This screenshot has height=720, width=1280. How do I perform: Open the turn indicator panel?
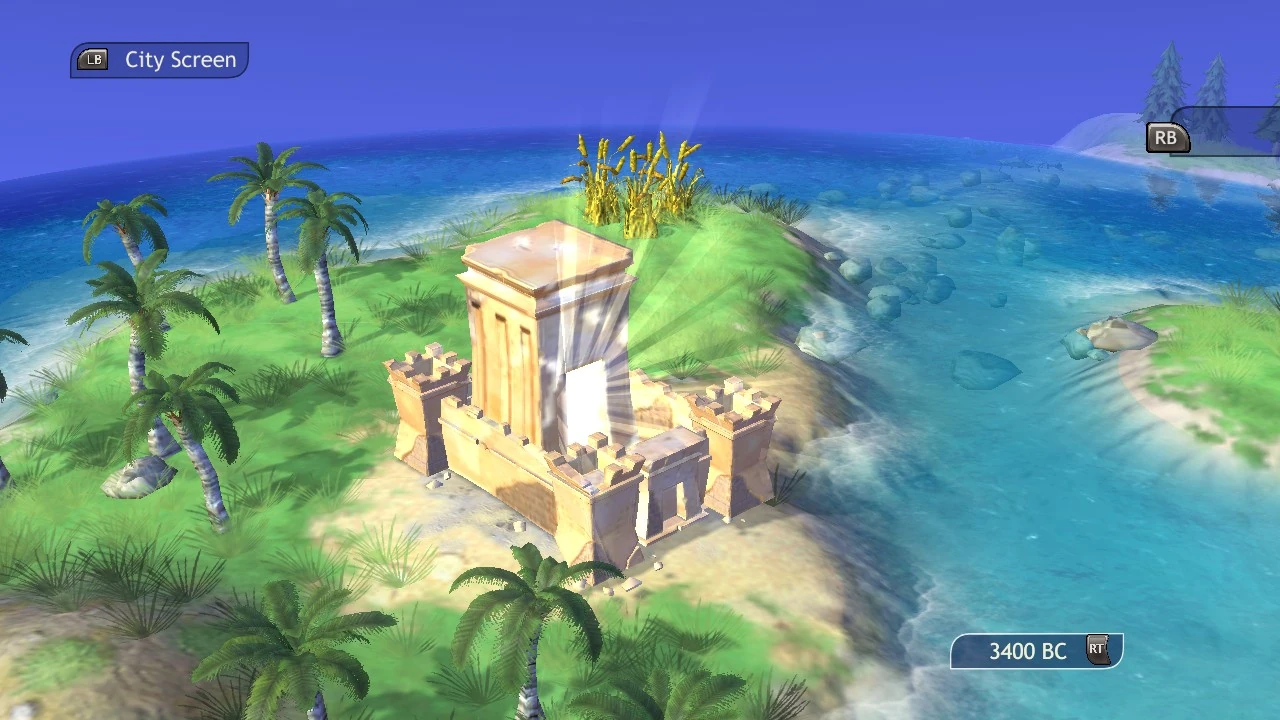coord(1037,651)
